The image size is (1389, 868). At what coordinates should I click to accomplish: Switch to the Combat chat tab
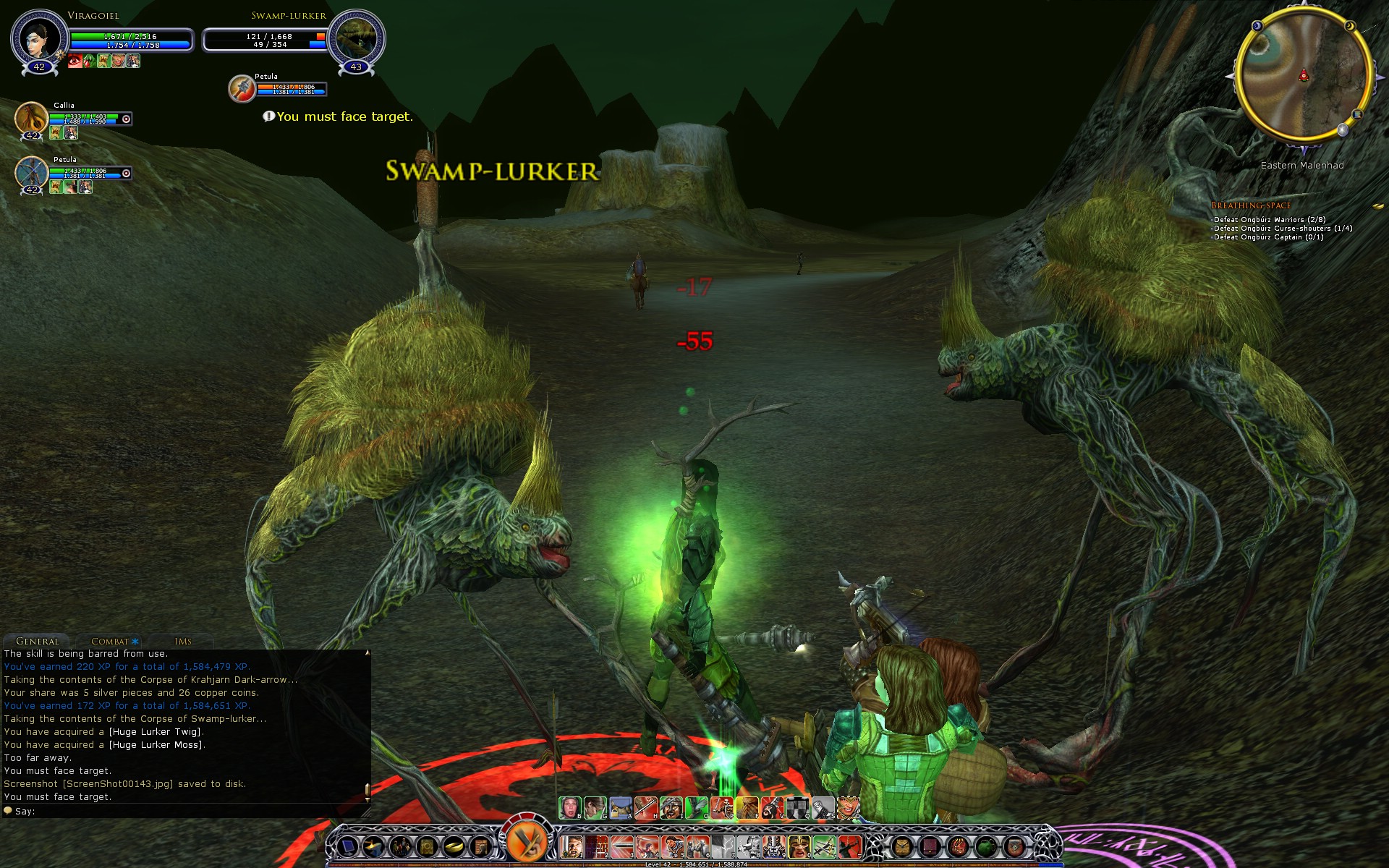click(x=110, y=641)
